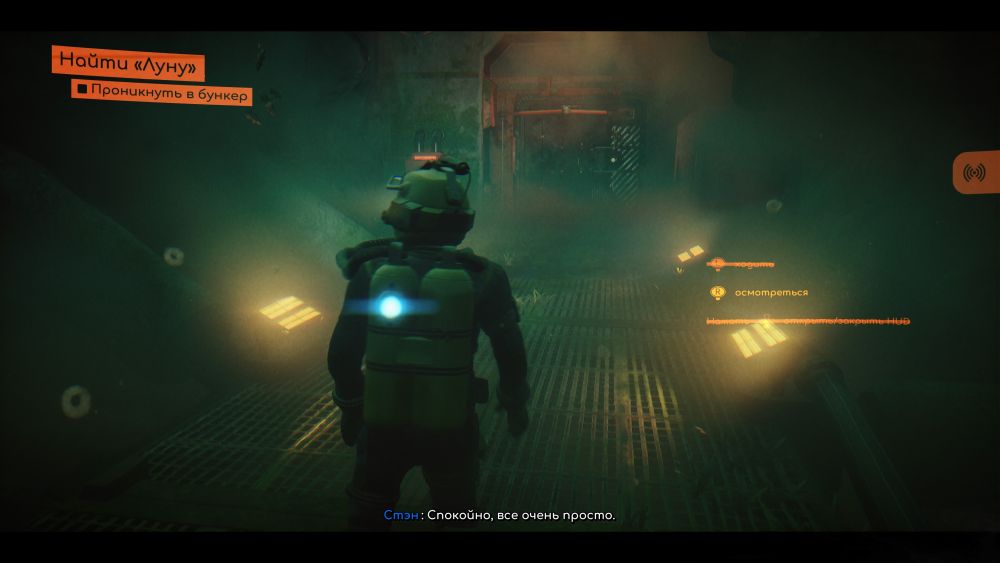Select the «Найти «Луну»» mission header
The width and height of the screenshot is (1000, 563).
pos(128,62)
